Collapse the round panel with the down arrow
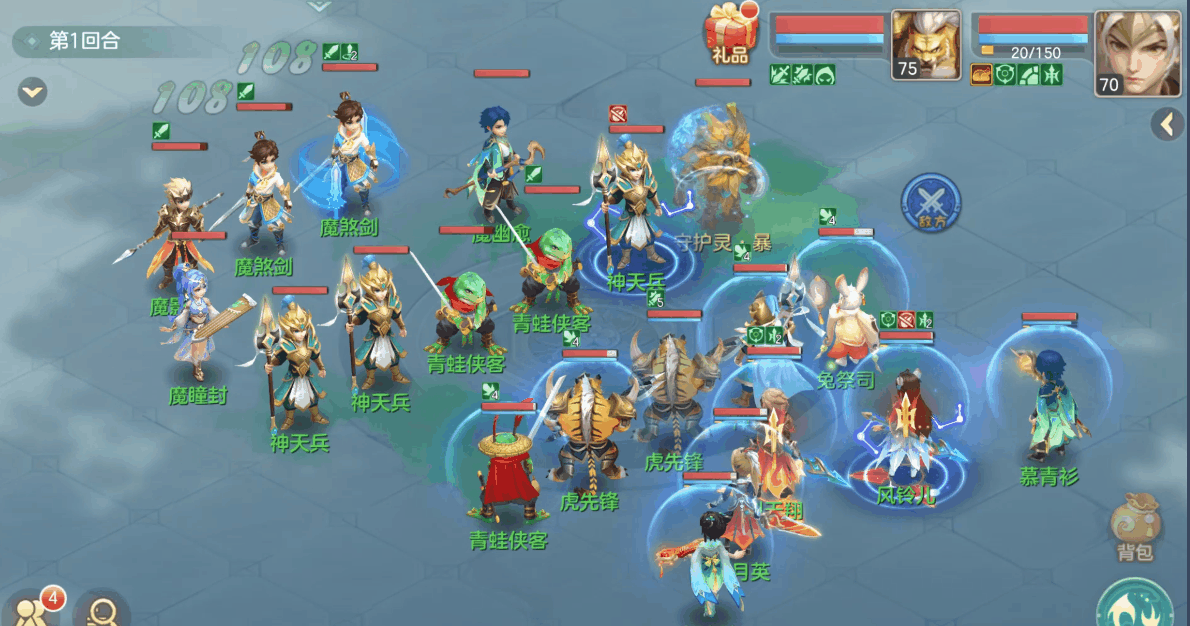This screenshot has height=626, width=1190. (33, 92)
